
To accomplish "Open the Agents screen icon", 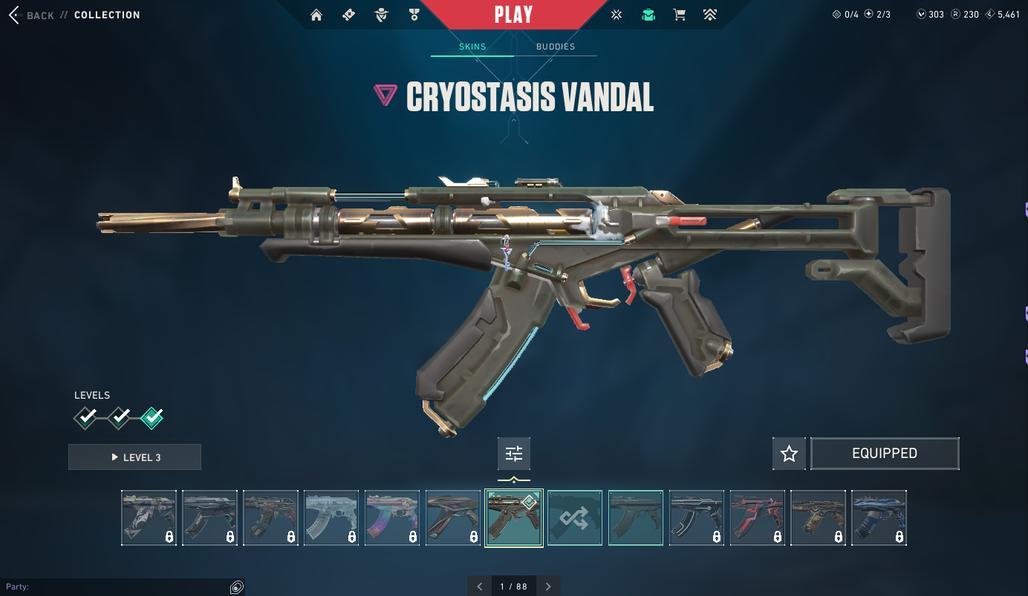I will tap(381, 15).
